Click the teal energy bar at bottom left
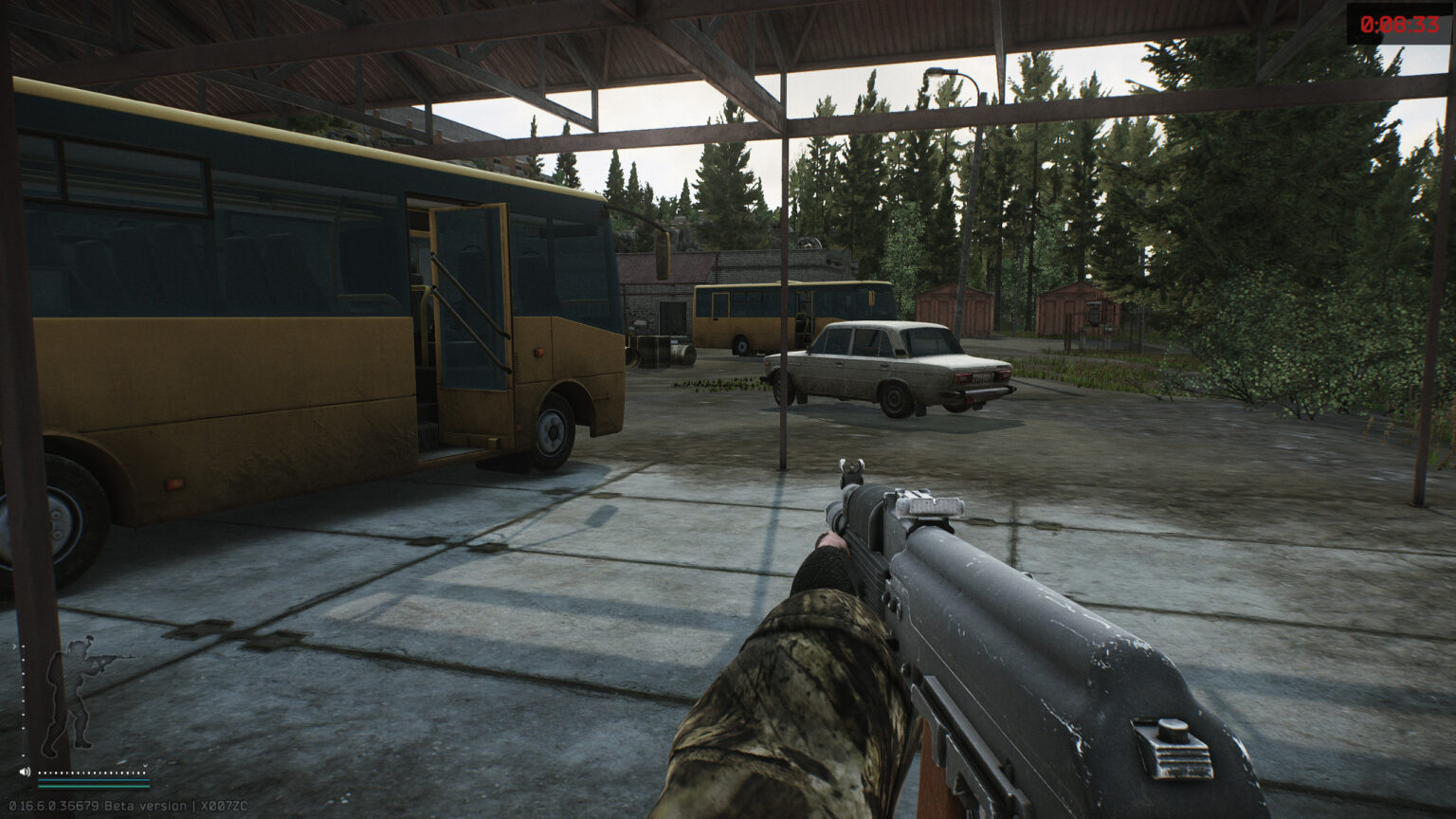This screenshot has height=819, width=1456. click(x=94, y=787)
